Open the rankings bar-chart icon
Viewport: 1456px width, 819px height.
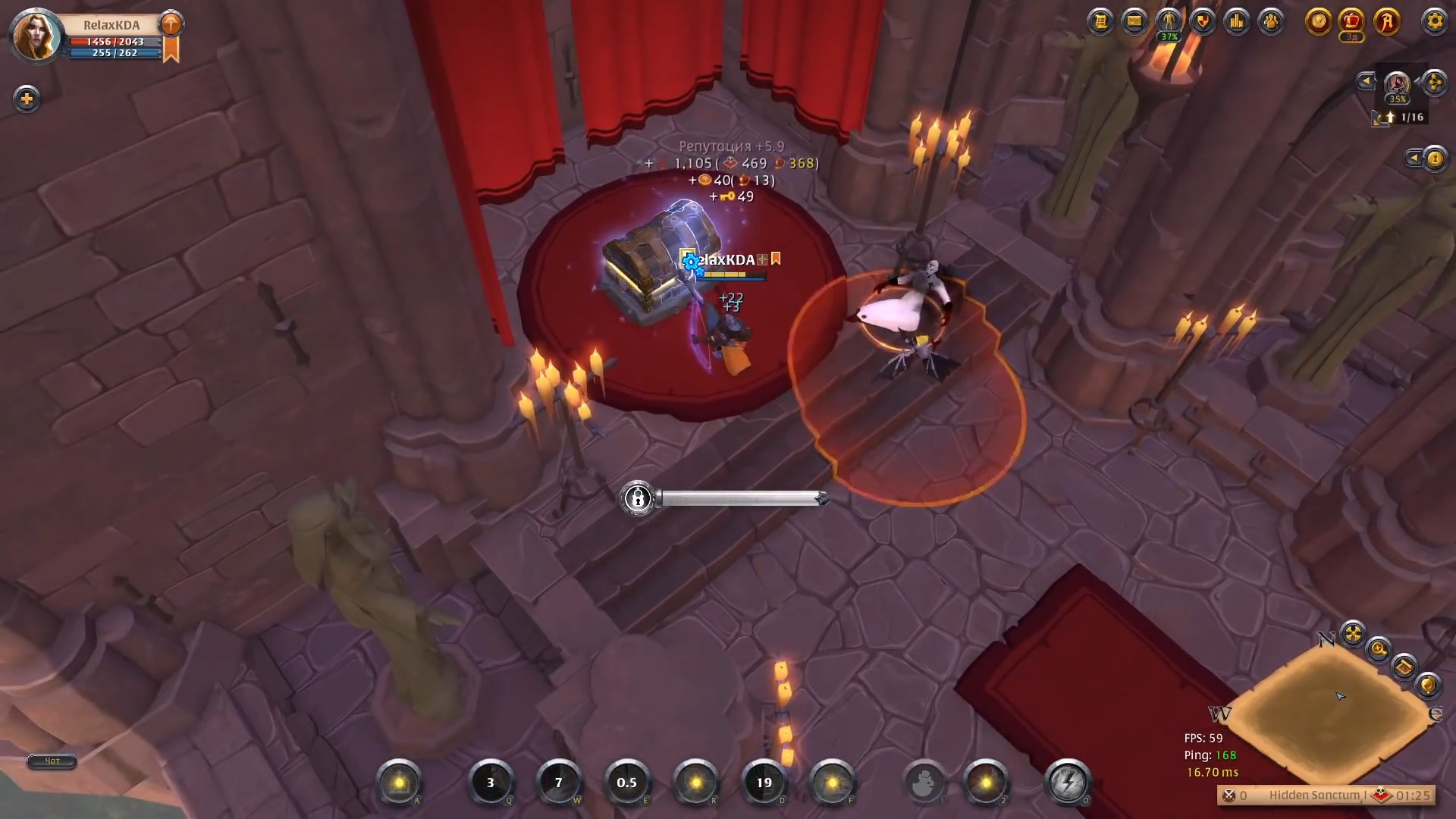[1237, 21]
